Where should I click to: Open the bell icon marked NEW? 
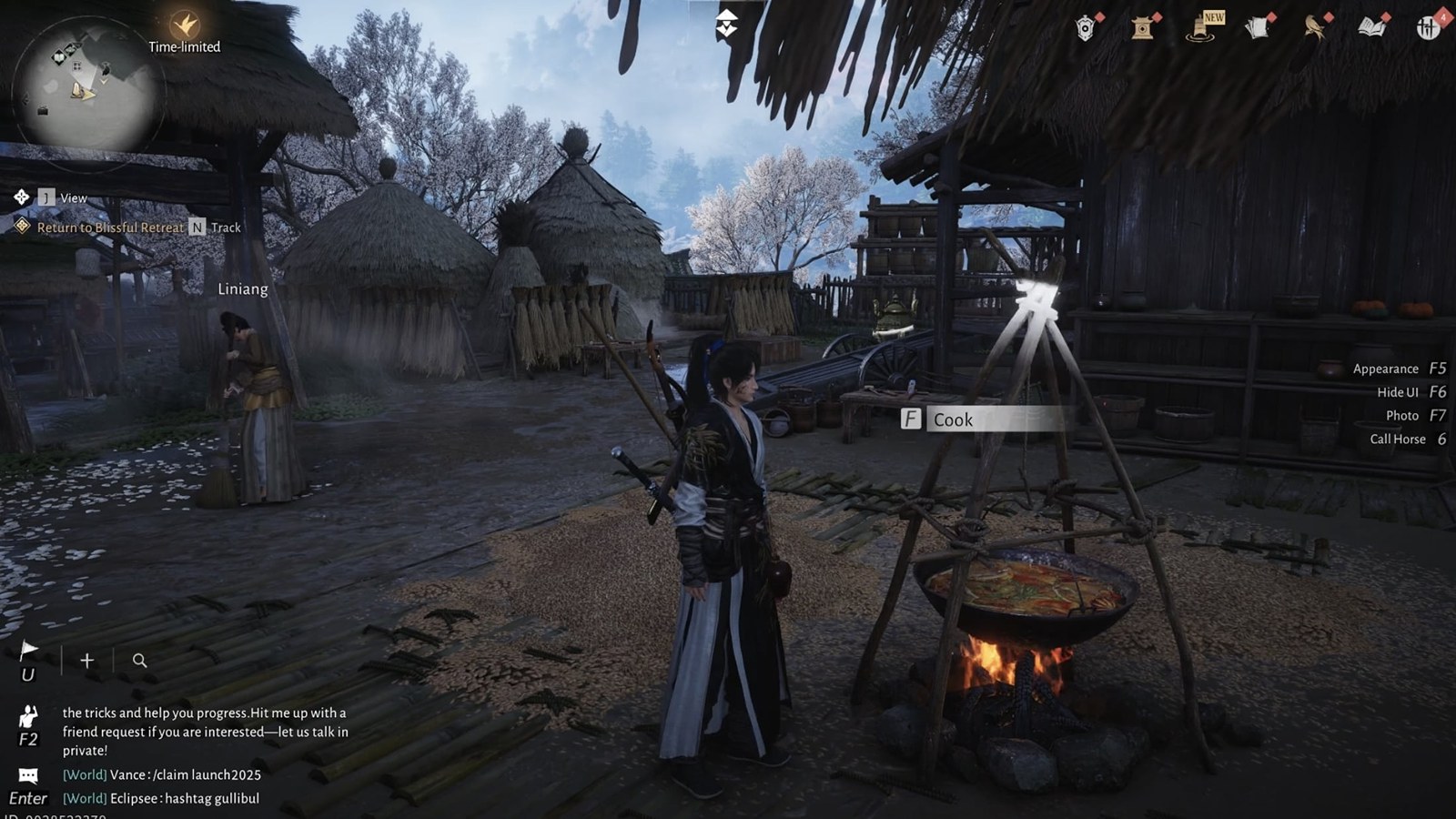tap(1201, 28)
